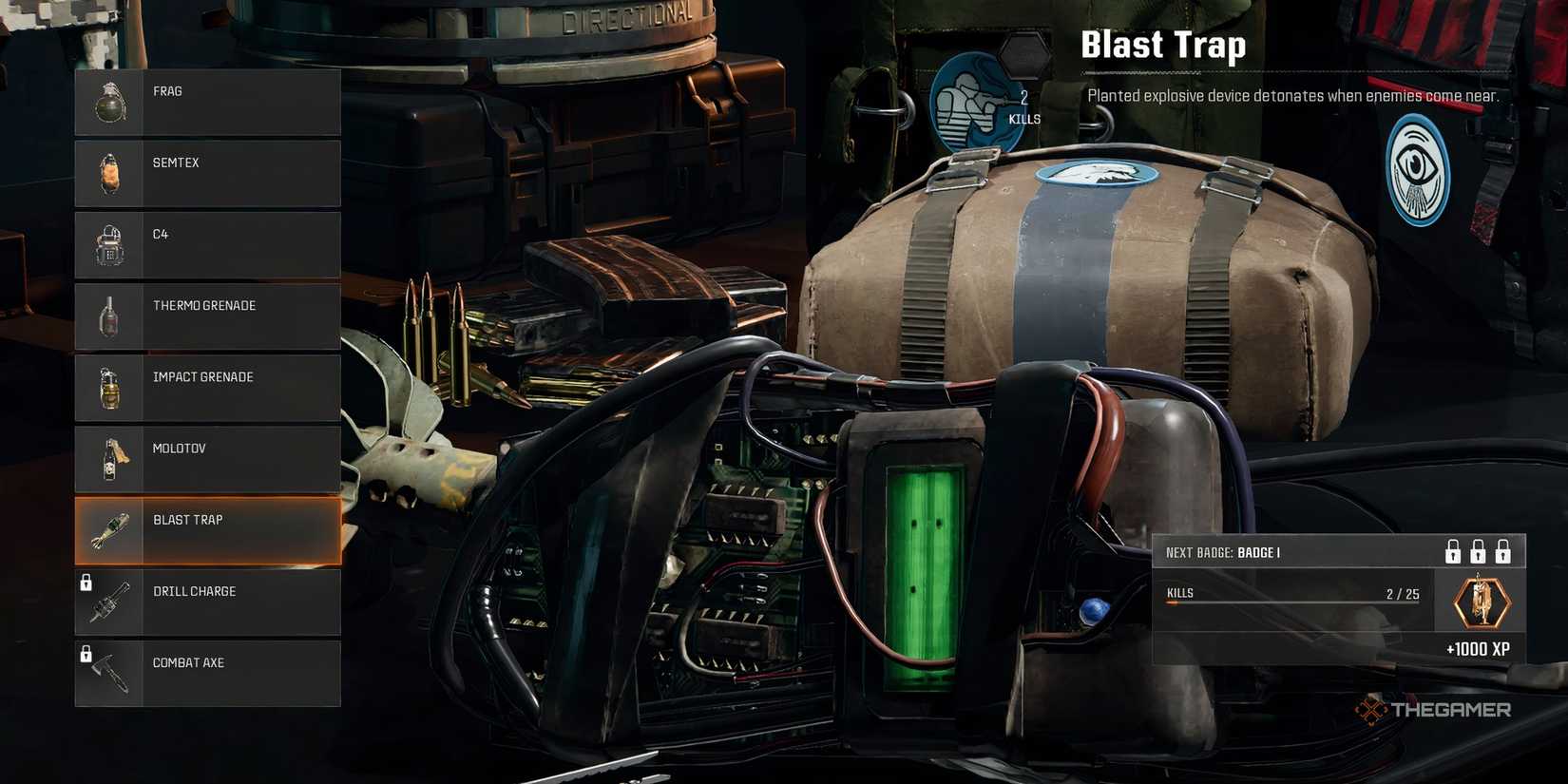Select the Frag grenade icon
This screenshot has width=1568, height=784.
(110, 99)
